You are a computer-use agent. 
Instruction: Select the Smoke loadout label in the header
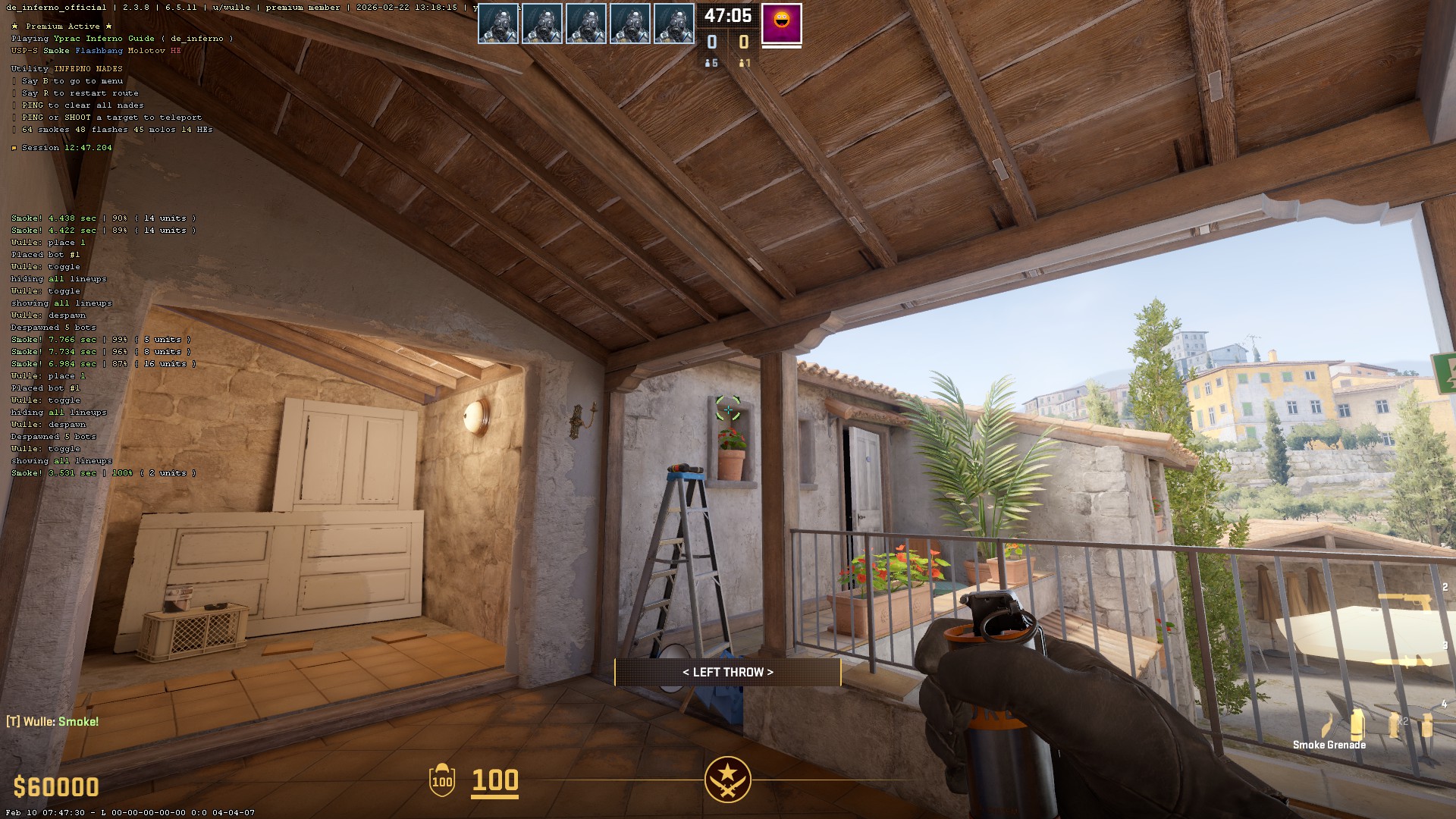click(x=57, y=51)
